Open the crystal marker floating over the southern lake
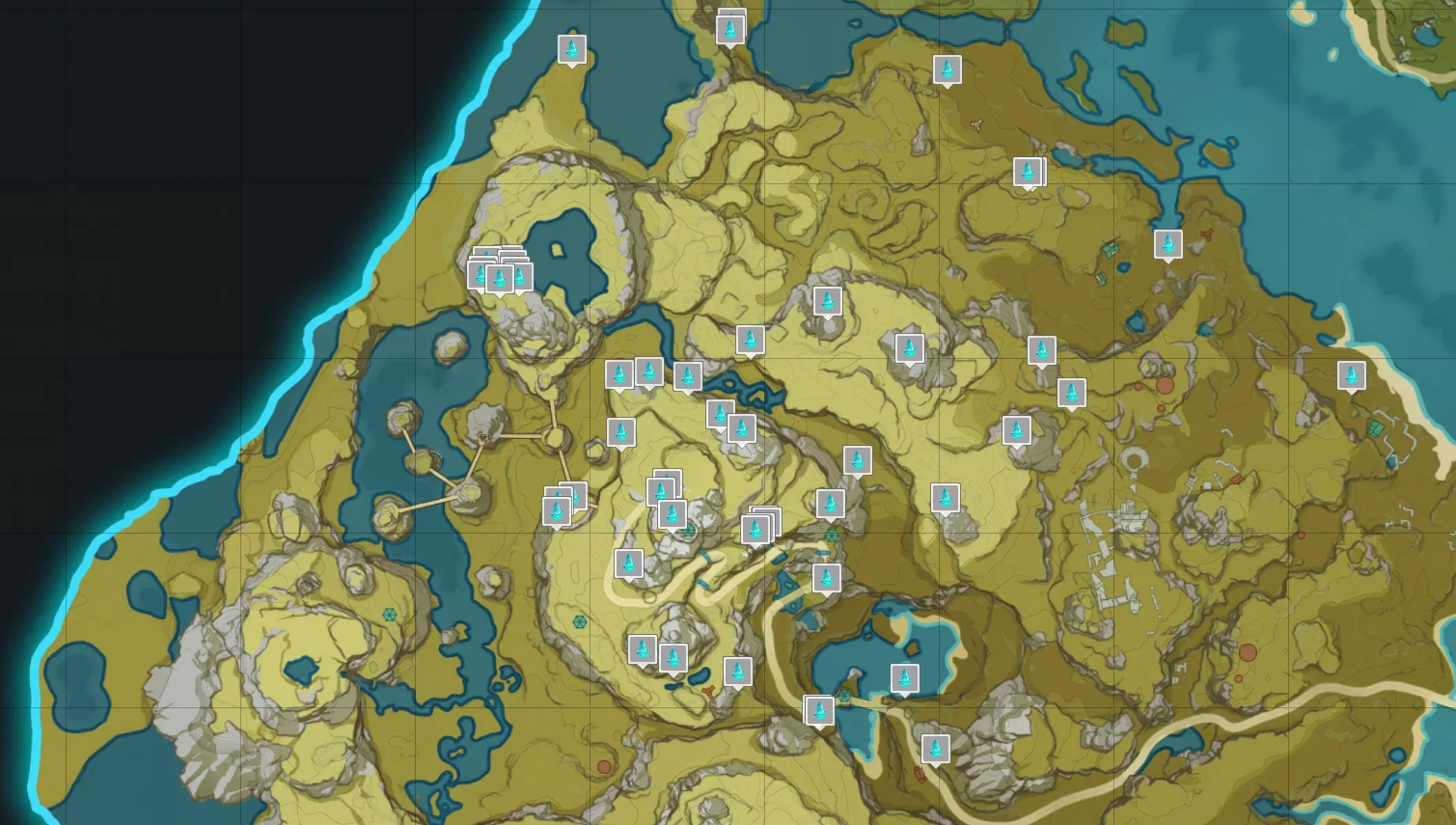Image resolution: width=1456 pixels, height=825 pixels. [x=904, y=678]
